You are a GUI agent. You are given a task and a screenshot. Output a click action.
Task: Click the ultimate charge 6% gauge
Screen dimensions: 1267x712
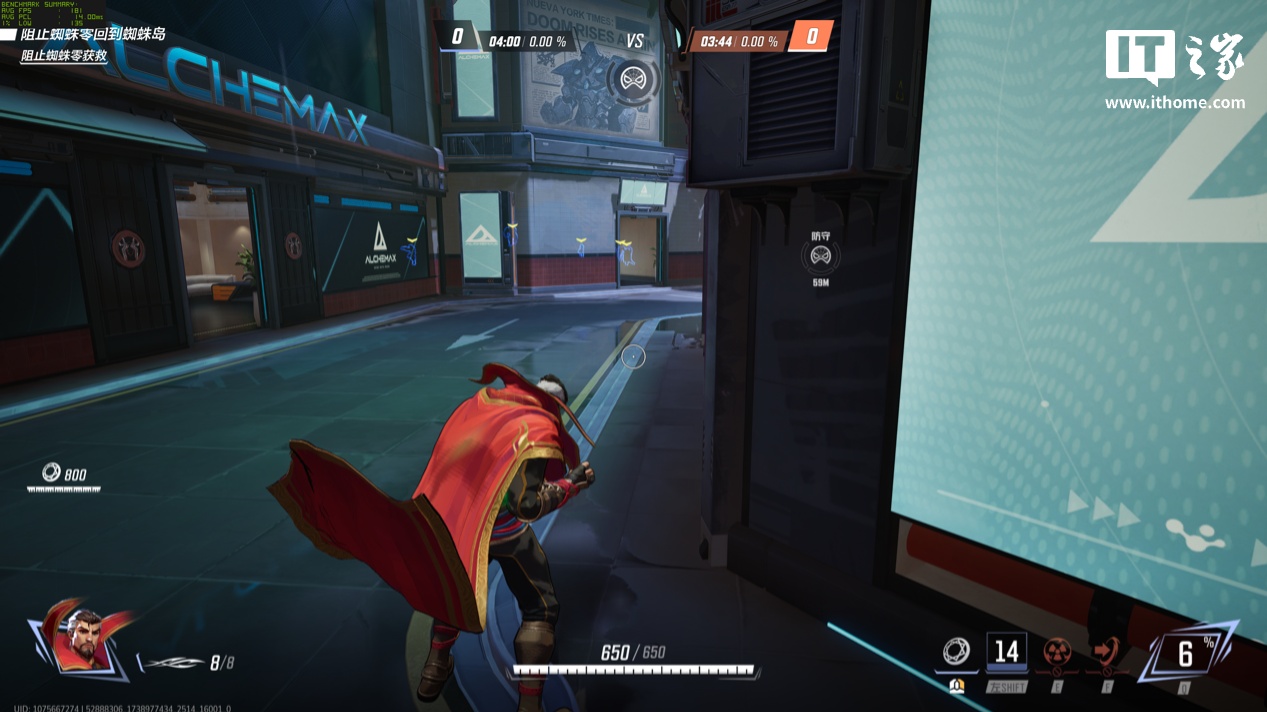click(1185, 654)
